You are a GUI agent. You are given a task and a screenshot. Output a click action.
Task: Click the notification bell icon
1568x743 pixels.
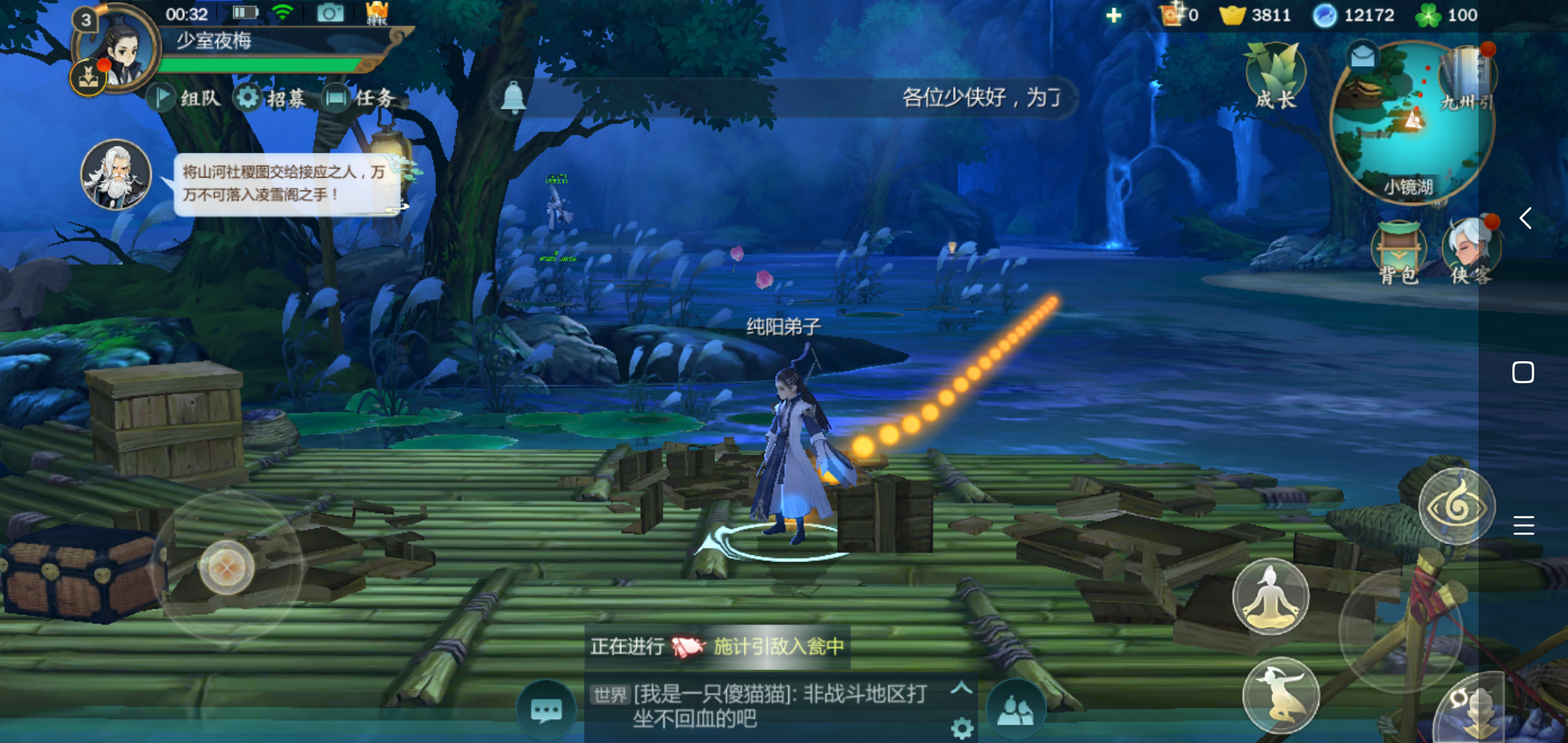(513, 98)
